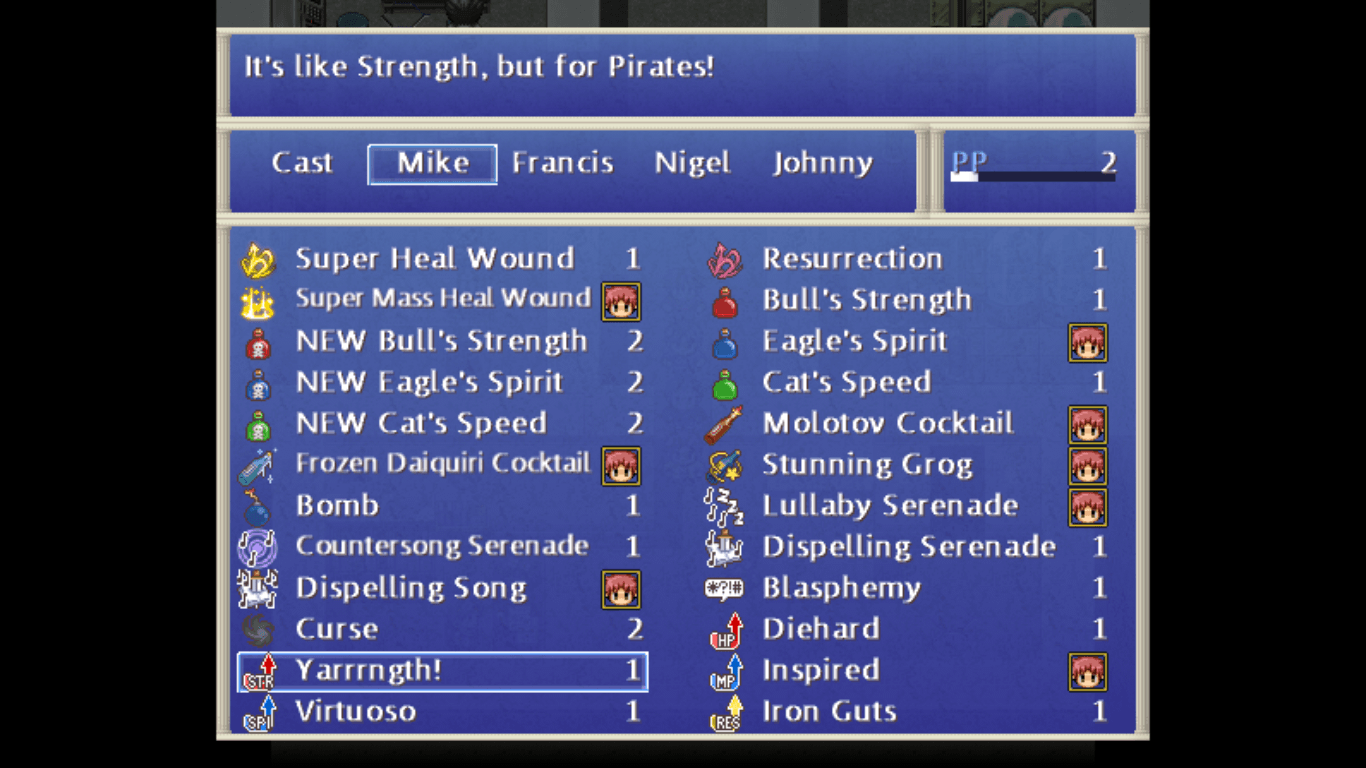Select the Virtuoso skill entry
Viewport: 1366px width, 768px height.
(355, 711)
